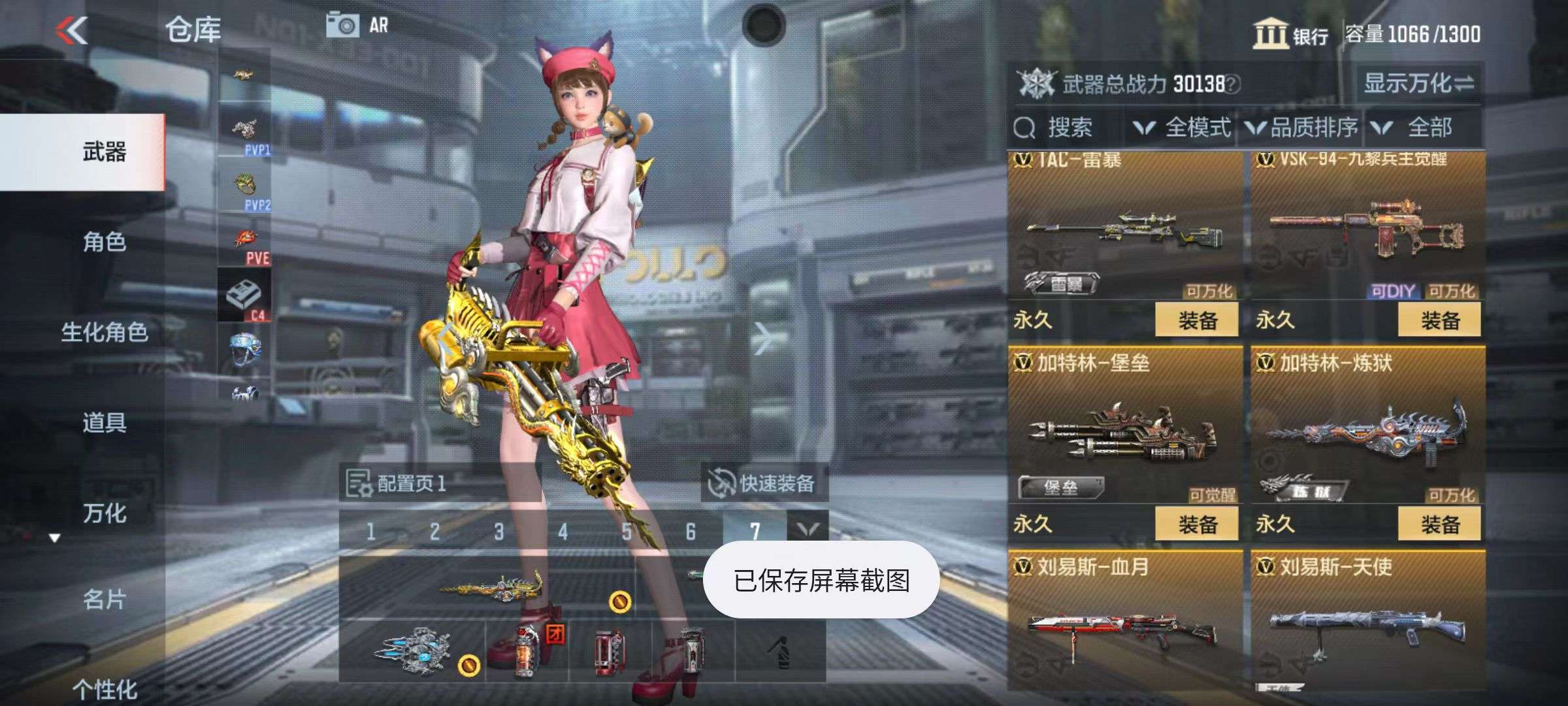Open the 银行 bank

point(1290,34)
